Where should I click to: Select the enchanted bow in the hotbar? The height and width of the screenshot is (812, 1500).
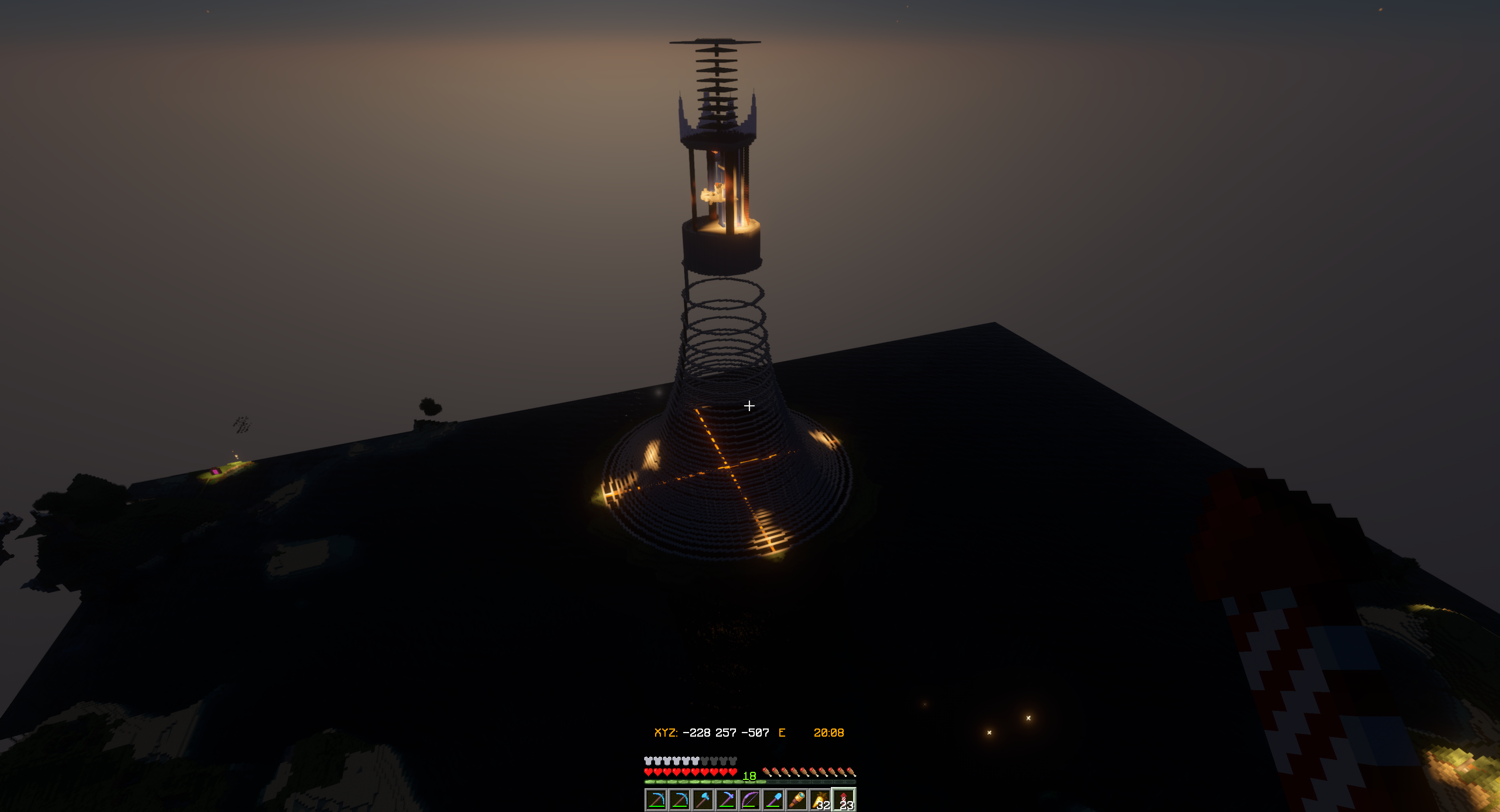(x=750, y=801)
